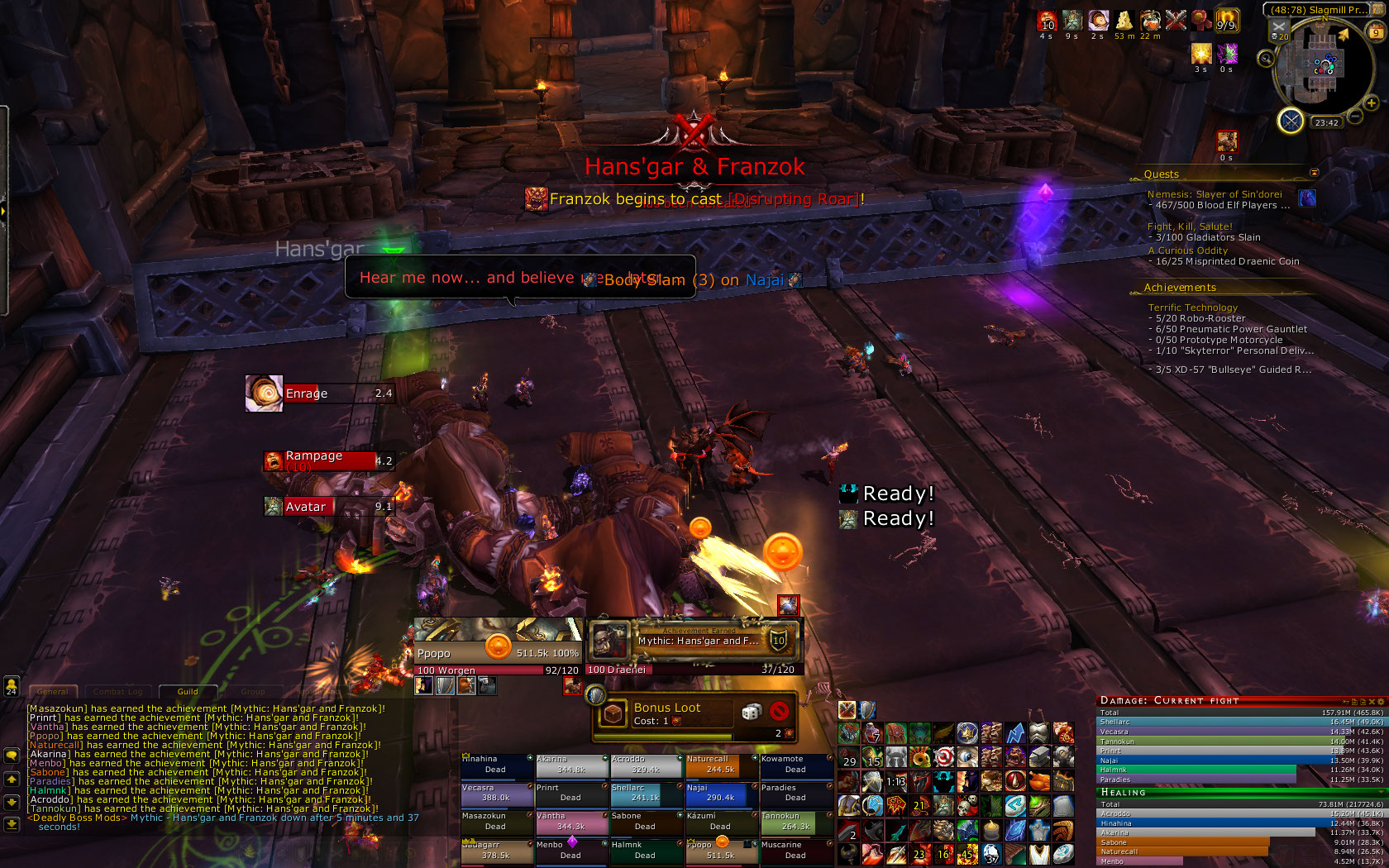Select Najai in the raid frames

(720, 793)
